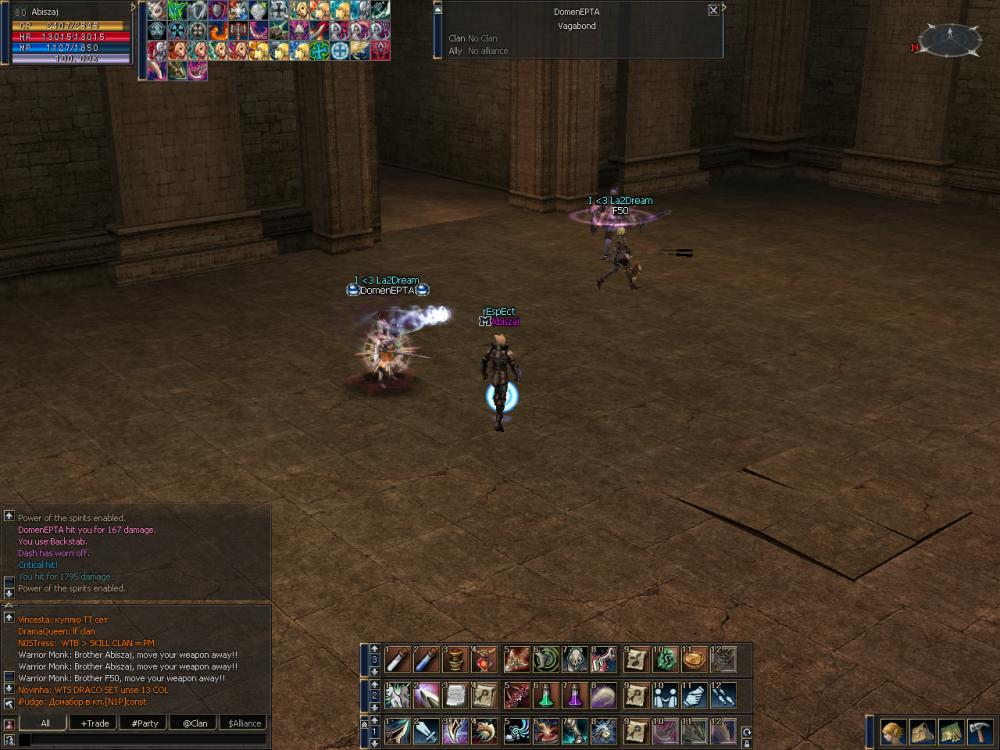Use the handshake action icon

tap(664, 695)
